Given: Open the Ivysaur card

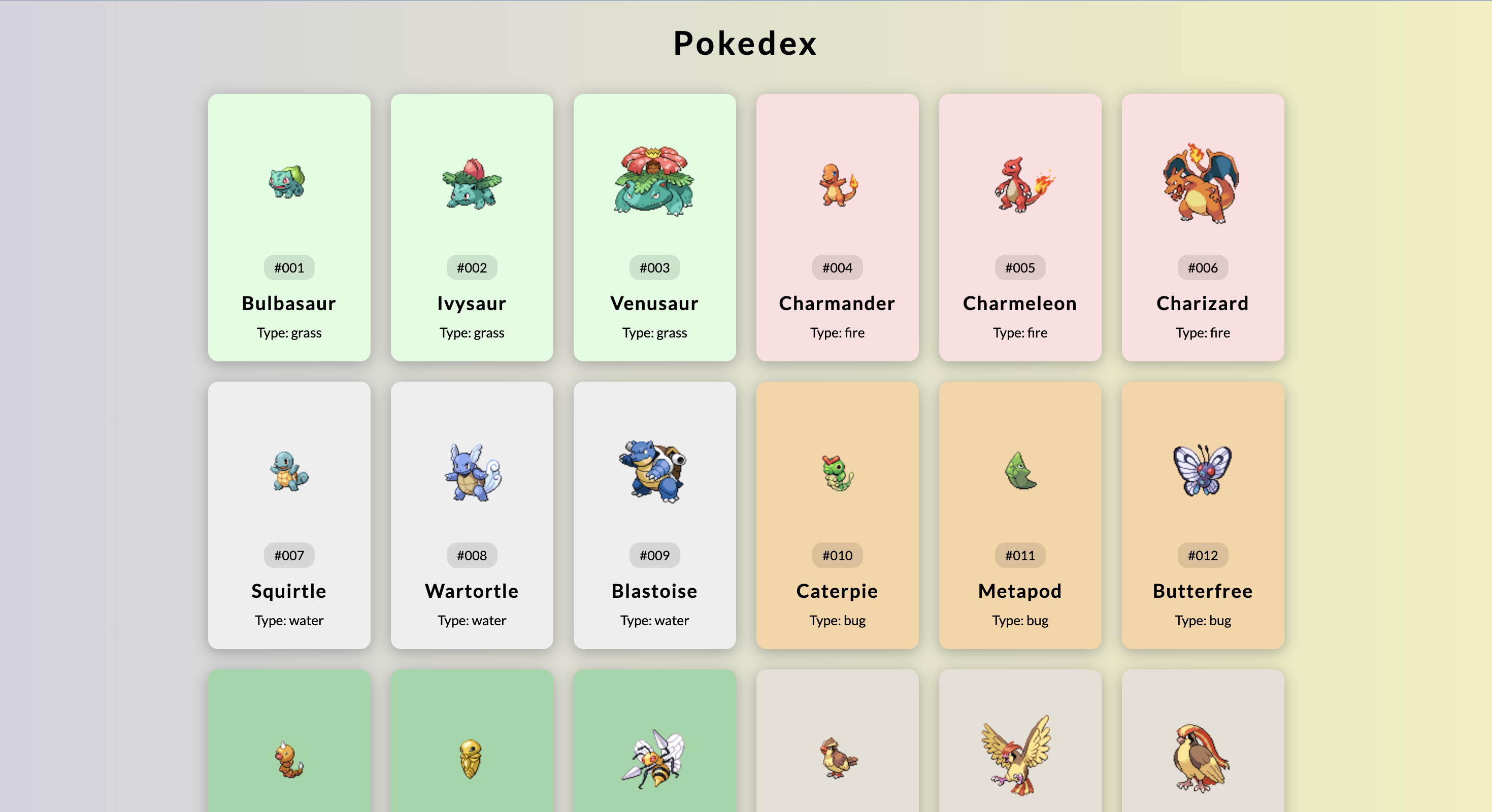Looking at the screenshot, I should point(472,227).
